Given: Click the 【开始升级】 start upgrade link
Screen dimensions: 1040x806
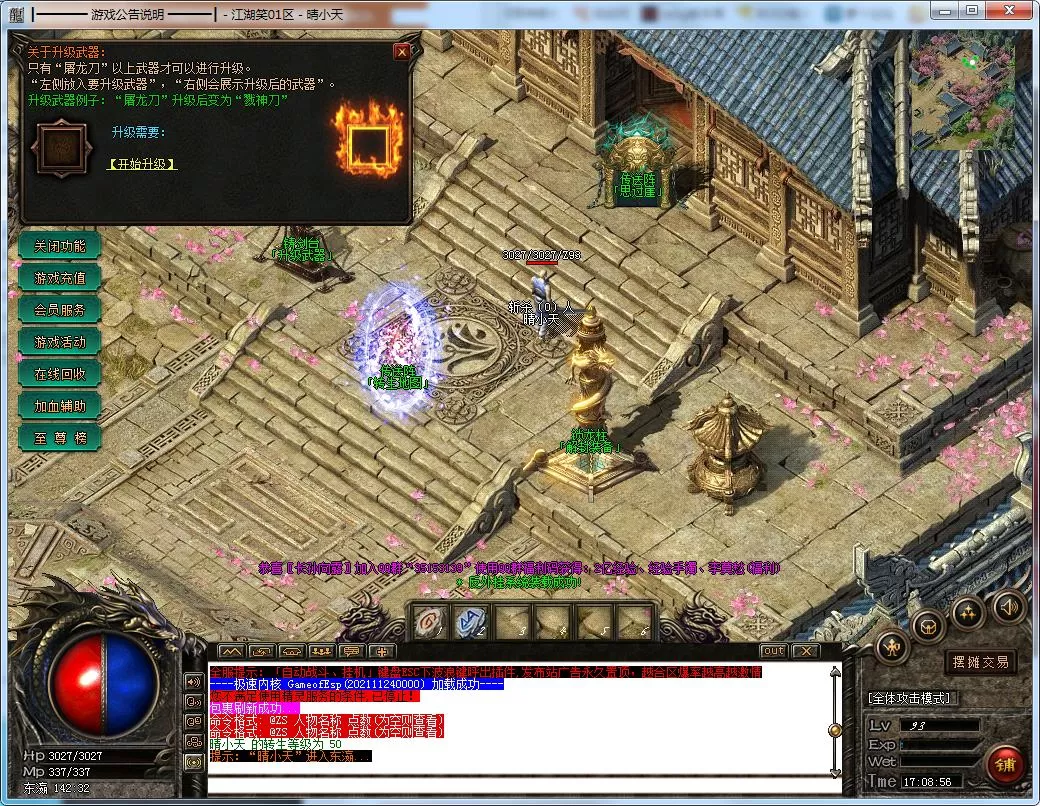Looking at the screenshot, I should pyautogui.click(x=142, y=164).
